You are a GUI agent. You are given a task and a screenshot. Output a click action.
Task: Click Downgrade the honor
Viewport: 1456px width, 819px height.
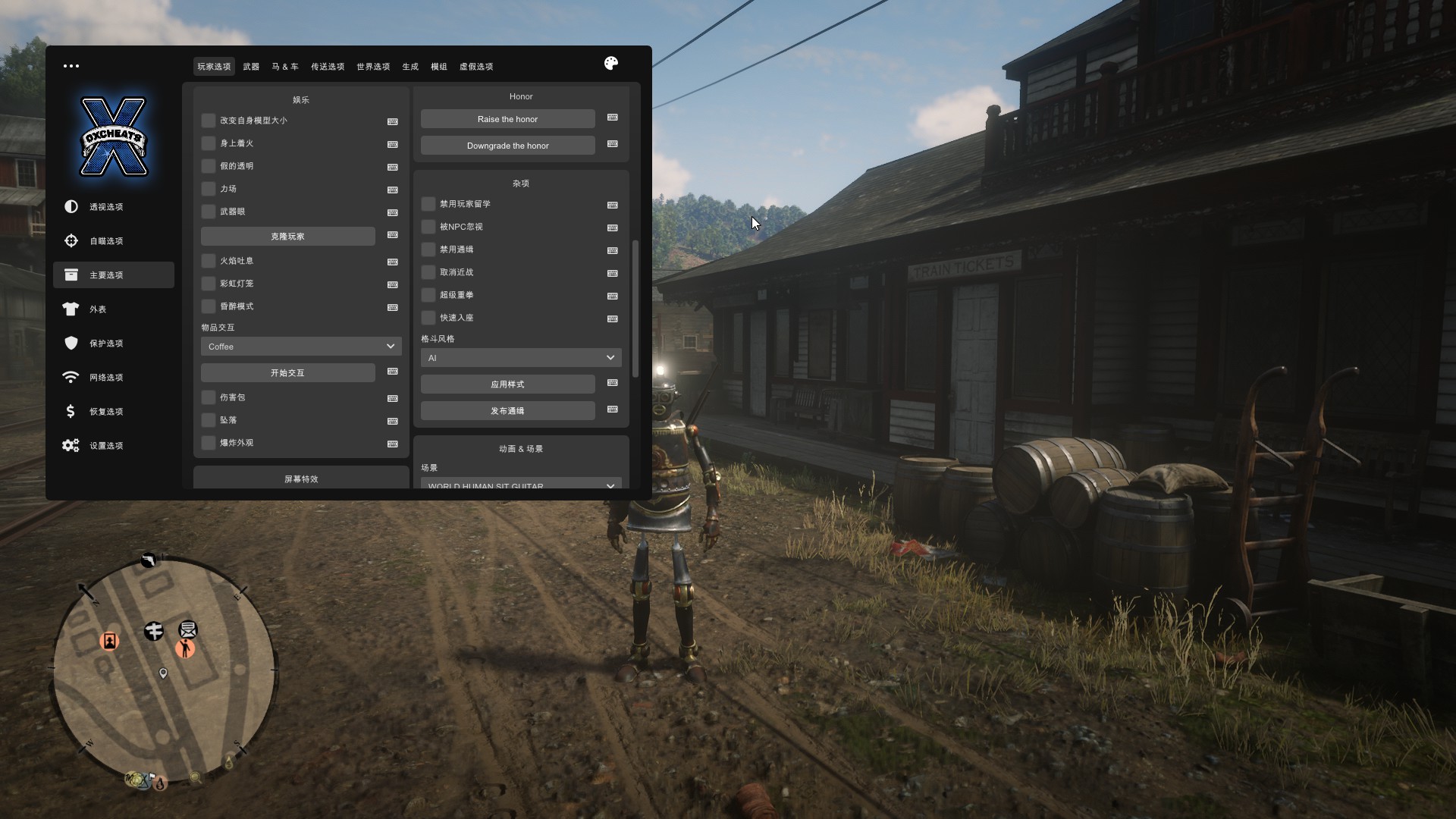pos(507,146)
